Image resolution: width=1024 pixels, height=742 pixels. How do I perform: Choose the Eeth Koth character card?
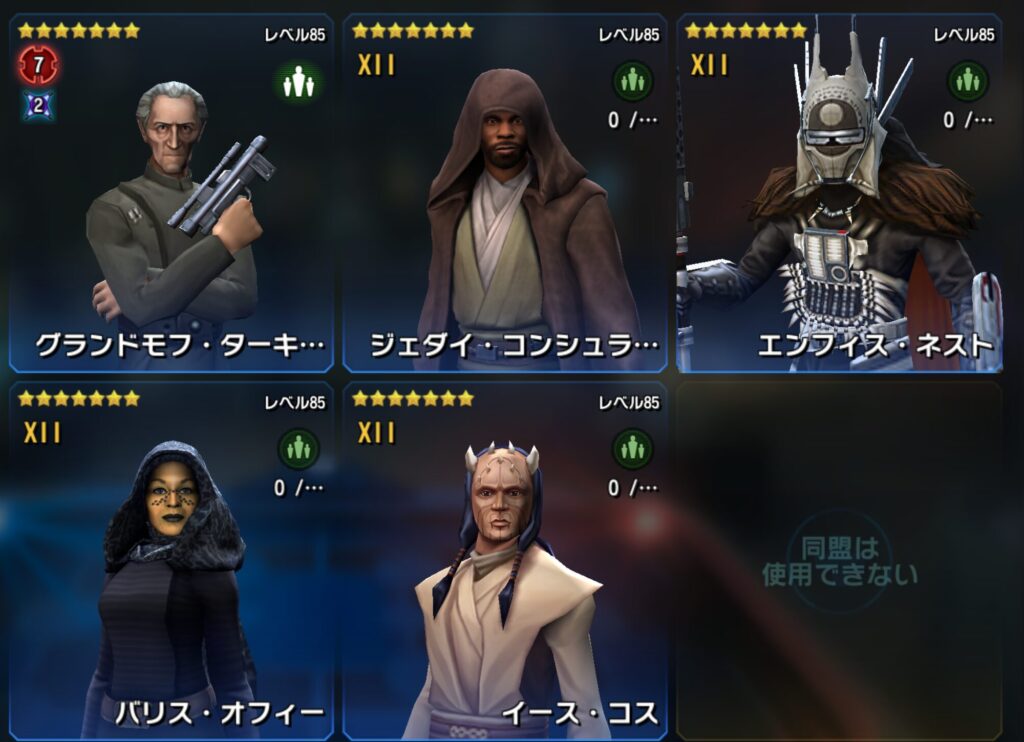pos(505,560)
